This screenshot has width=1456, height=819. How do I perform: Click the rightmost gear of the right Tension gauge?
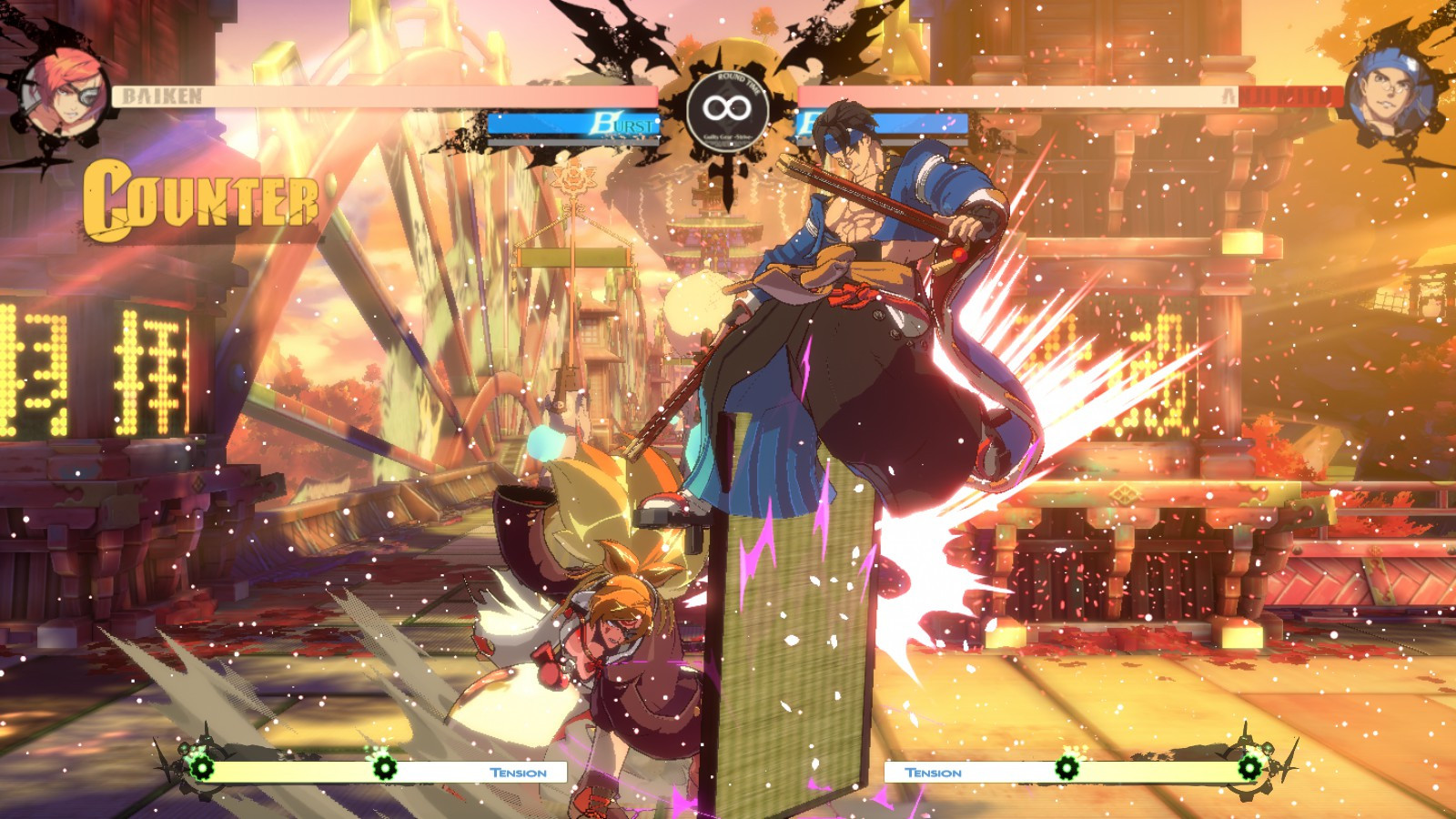1251,769
